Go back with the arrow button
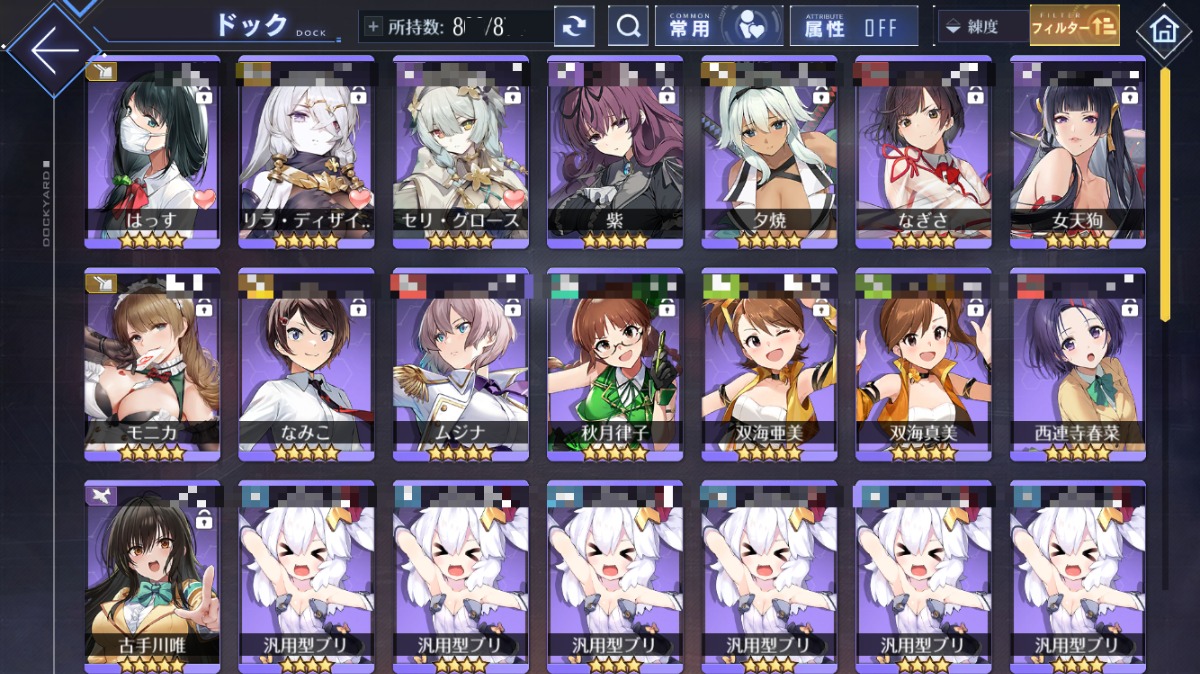This screenshot has width=1200, height=674. pos(53,50)
